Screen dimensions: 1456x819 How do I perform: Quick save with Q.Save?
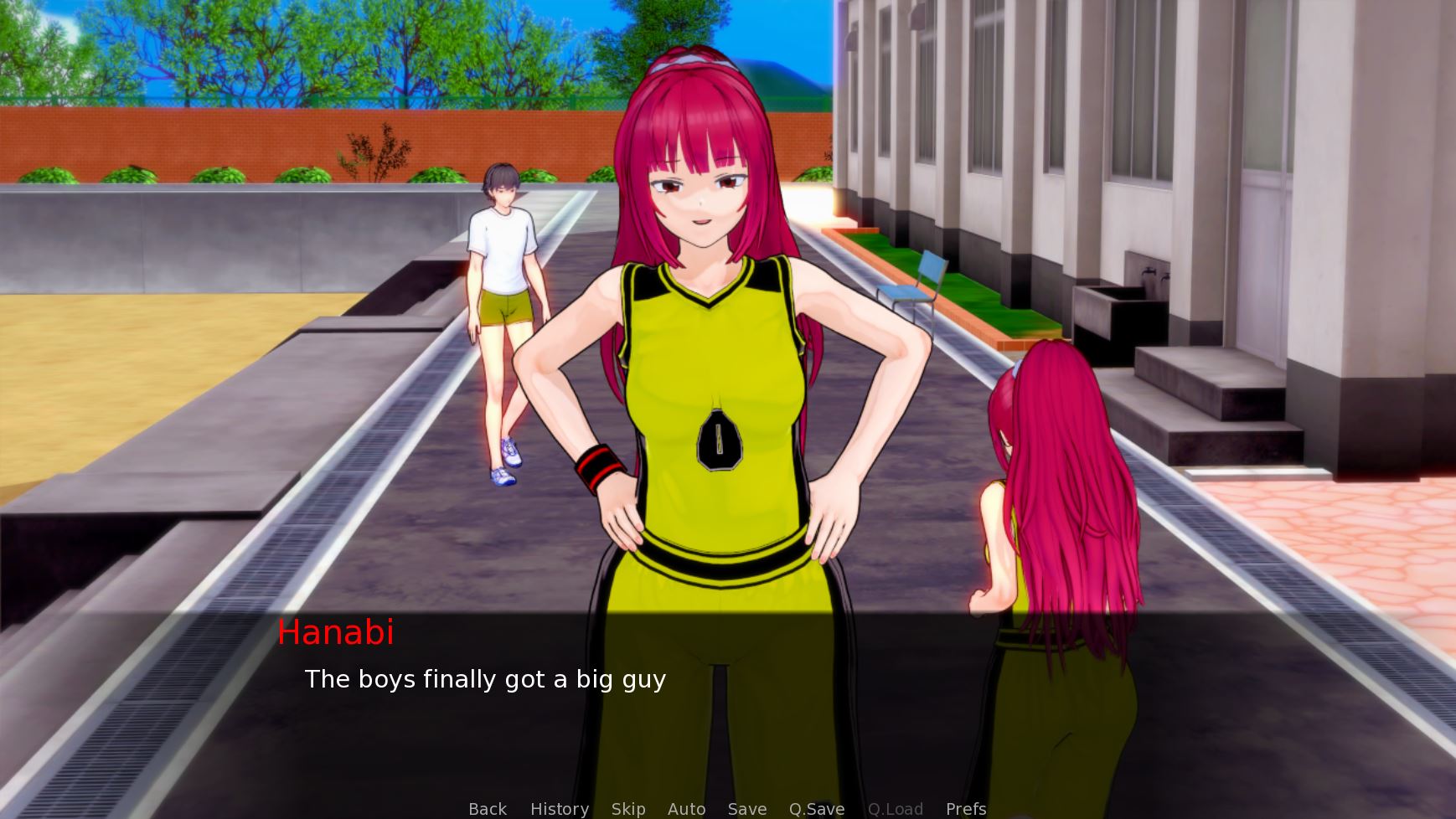point(817,809)
